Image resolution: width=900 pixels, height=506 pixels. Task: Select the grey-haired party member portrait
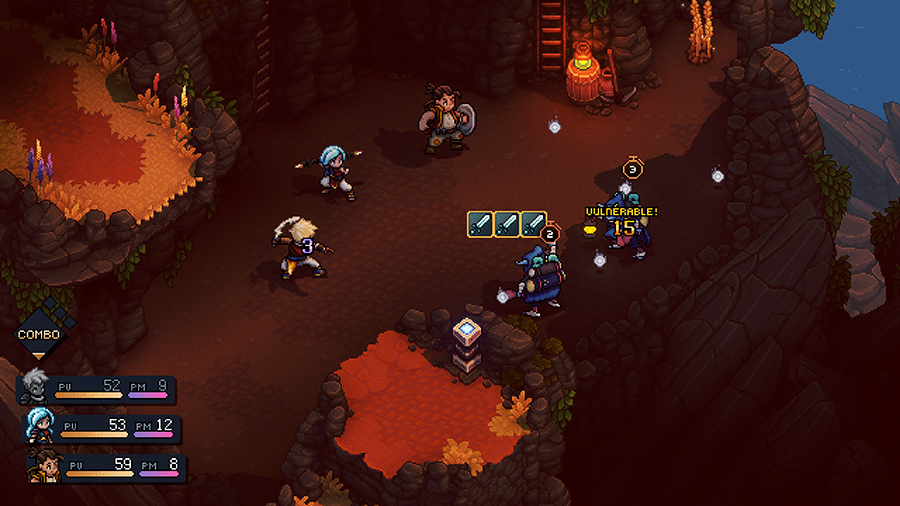[x=36, y=388]
